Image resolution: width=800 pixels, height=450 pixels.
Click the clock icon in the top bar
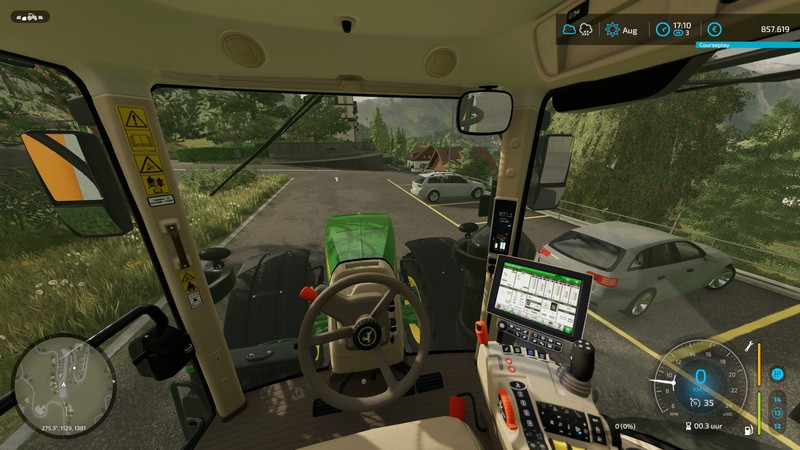coord(663,30)
